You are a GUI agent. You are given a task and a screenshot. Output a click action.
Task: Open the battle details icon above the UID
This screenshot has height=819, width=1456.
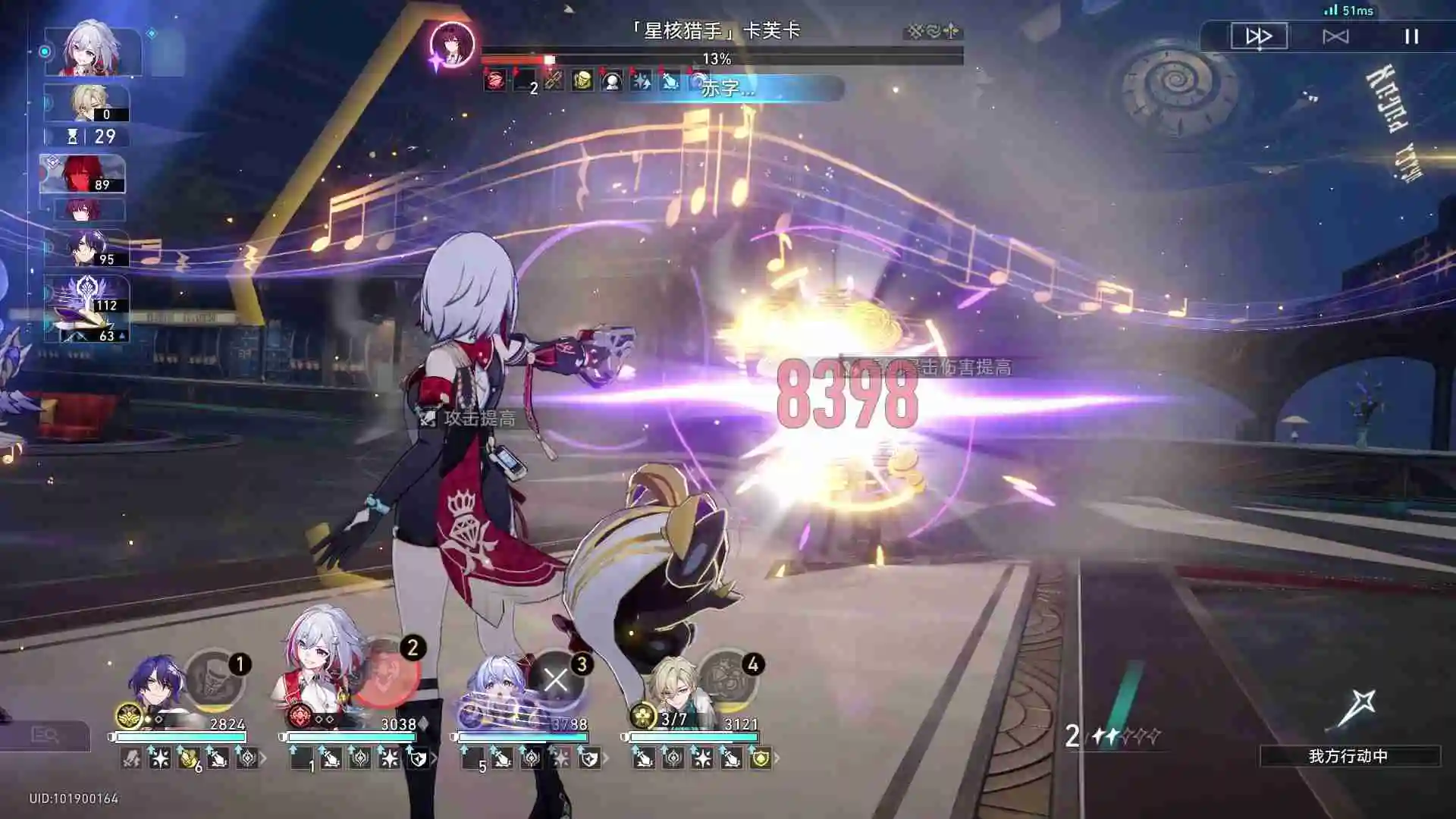click(x=45, y=735)
